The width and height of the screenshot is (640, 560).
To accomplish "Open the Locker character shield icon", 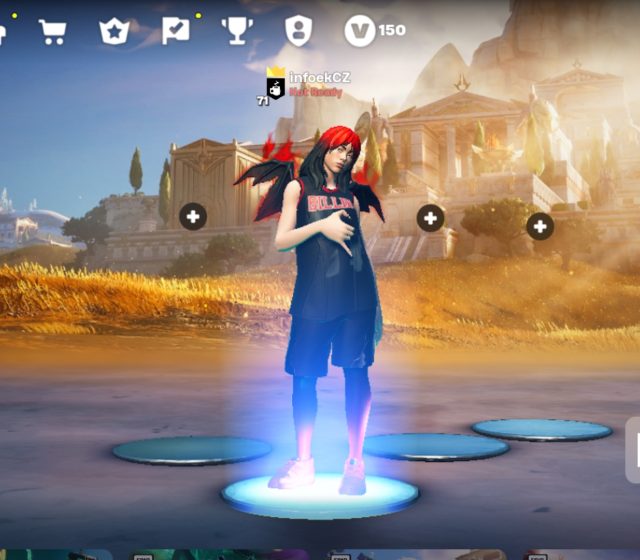I will coord(298,31).
